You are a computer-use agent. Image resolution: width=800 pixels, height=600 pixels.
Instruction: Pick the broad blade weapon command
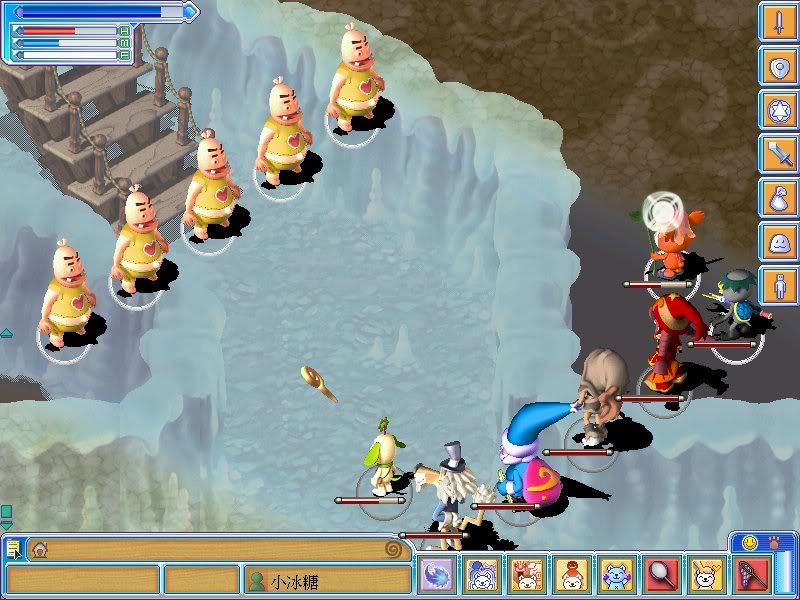(x=777, y=154)
